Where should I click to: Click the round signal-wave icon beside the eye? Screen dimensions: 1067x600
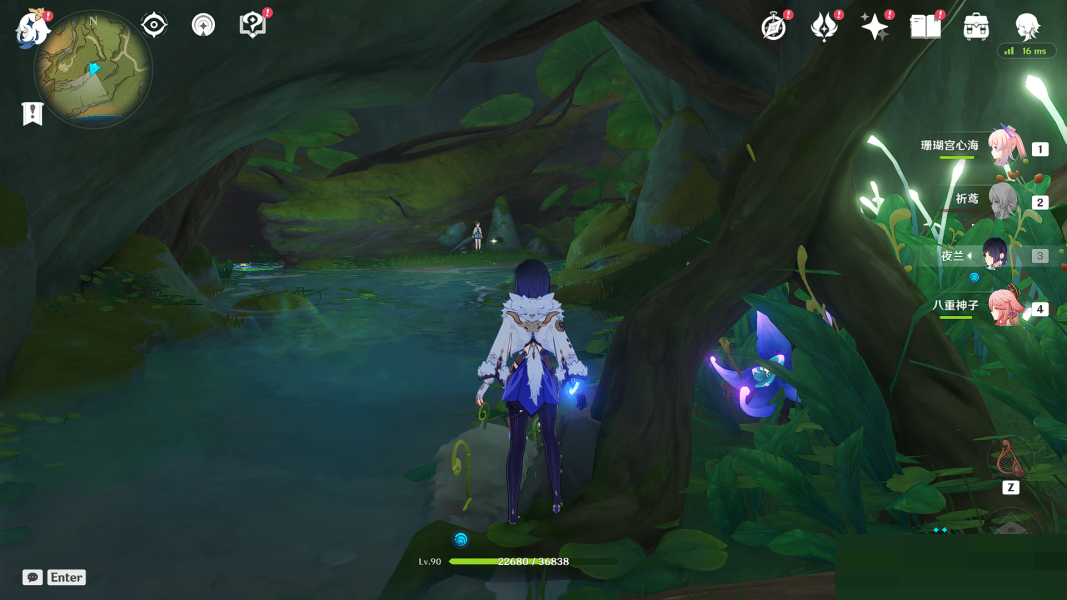[203, 25]
